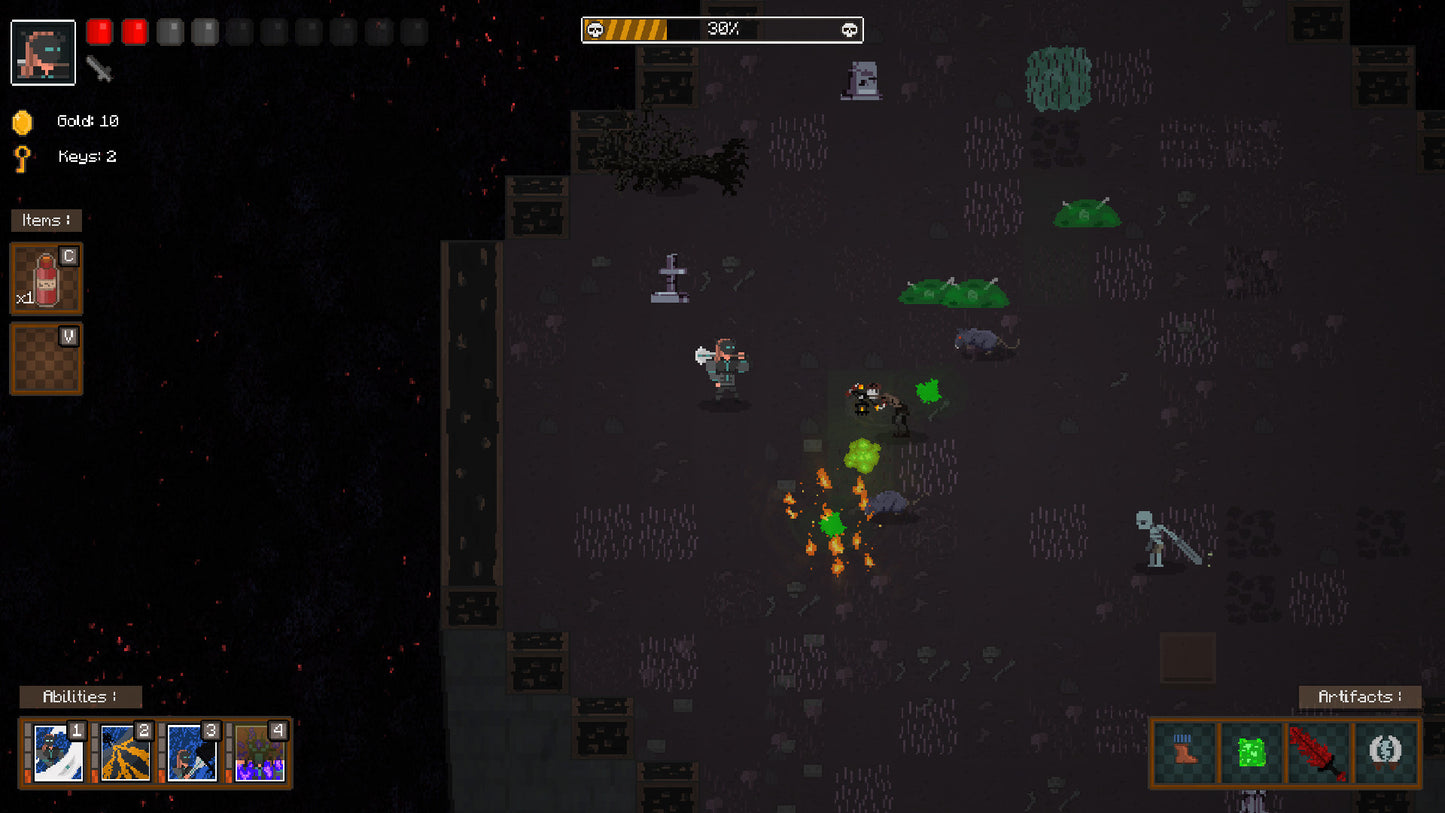Viewport: 1445px width, 813px height.
Task: Cast the purple flame ability in slot 4
Action: click(257, 751)
